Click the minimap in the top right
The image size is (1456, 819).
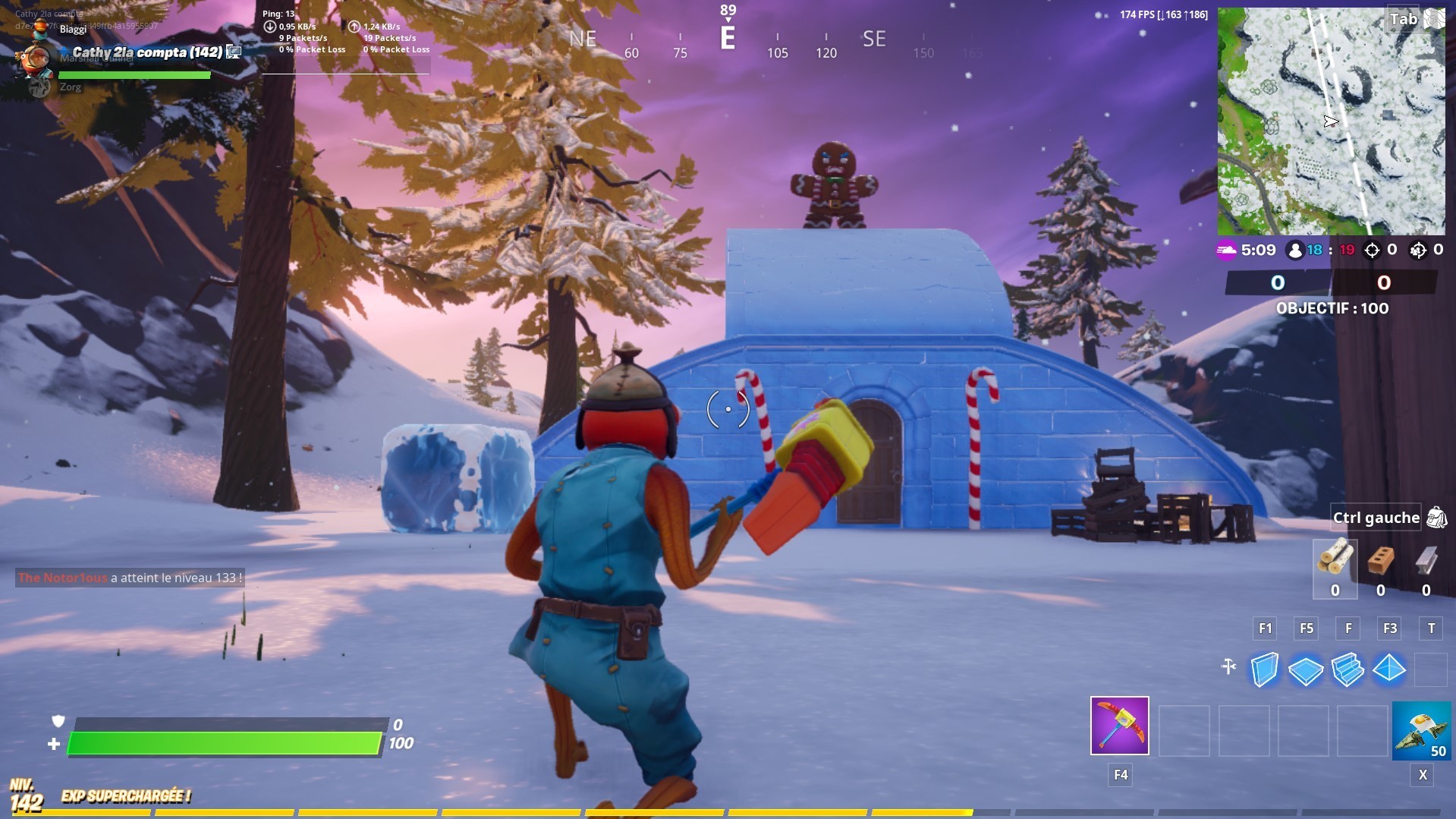(x=1332, y=121)
